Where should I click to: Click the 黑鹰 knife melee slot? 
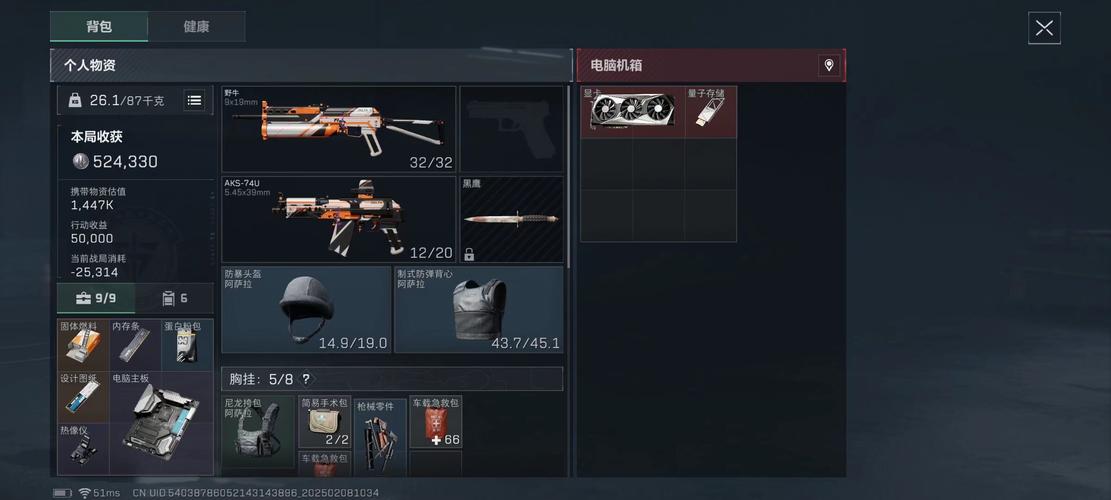(511, 219)
